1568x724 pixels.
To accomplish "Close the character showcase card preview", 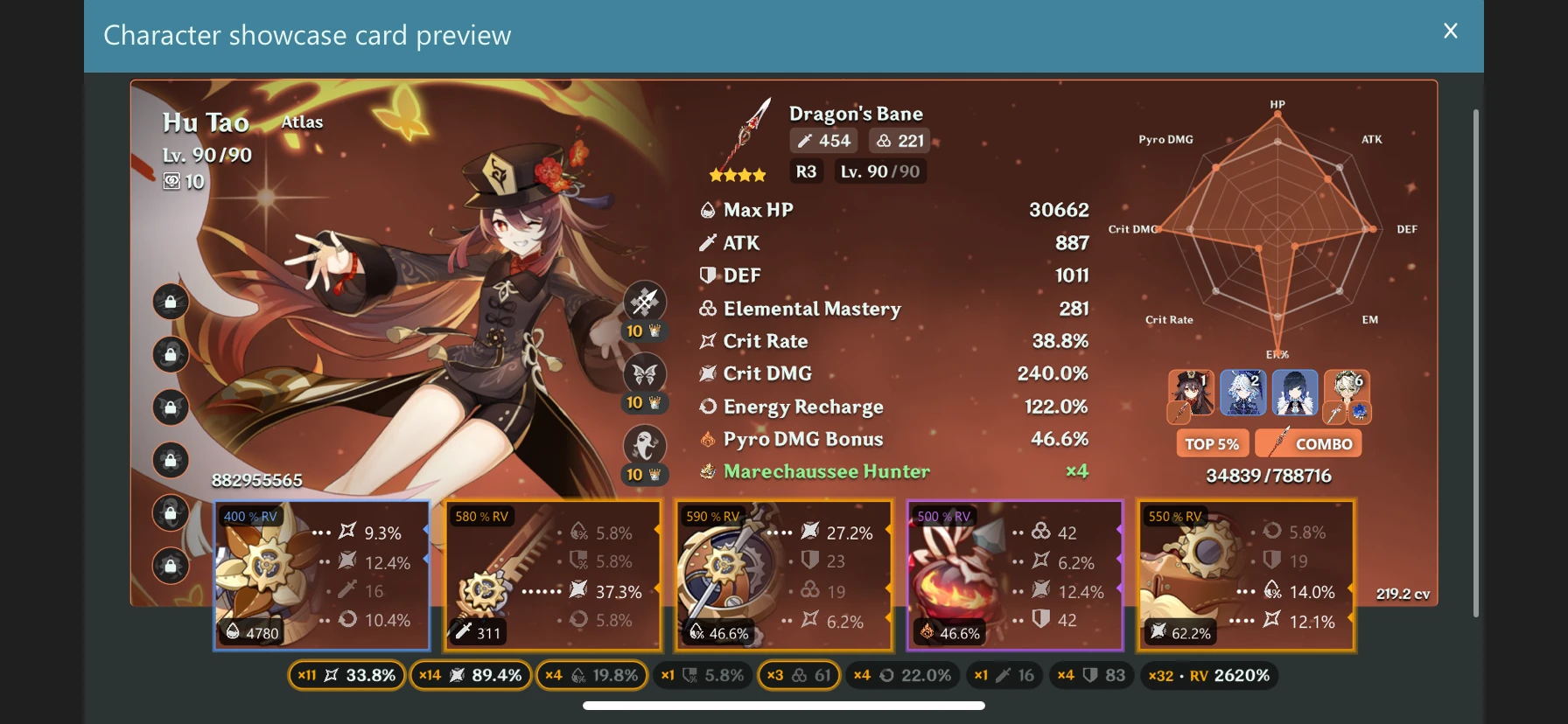I will (x=1450, y=31).
